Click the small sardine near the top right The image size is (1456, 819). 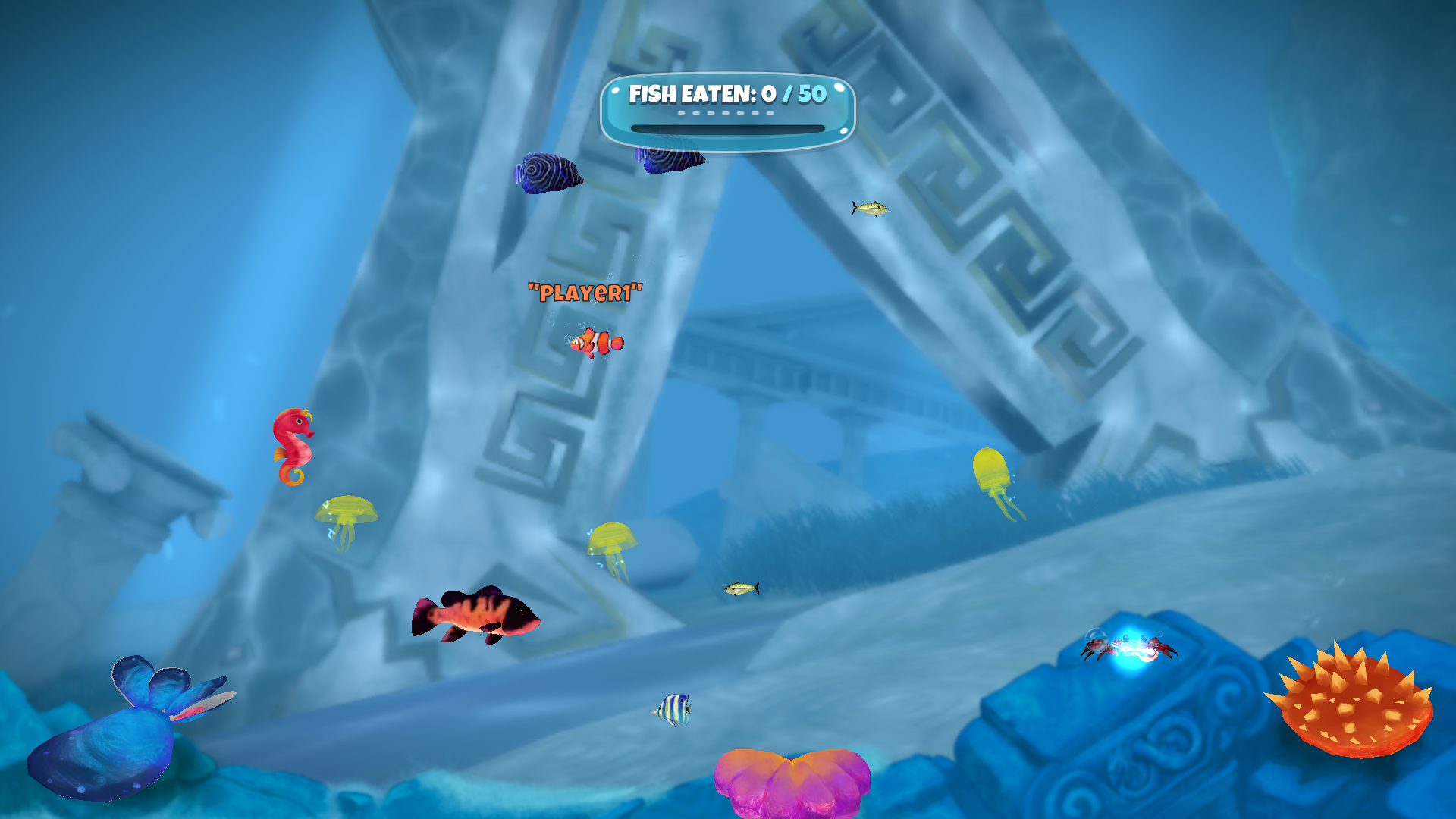pos(869,207)
